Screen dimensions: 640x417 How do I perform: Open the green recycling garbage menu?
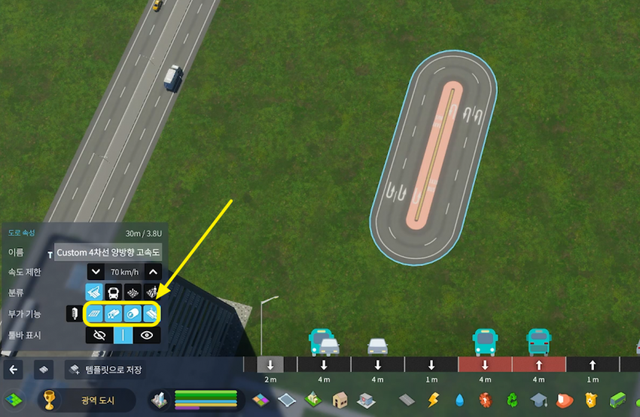click(x=511, y=402)
